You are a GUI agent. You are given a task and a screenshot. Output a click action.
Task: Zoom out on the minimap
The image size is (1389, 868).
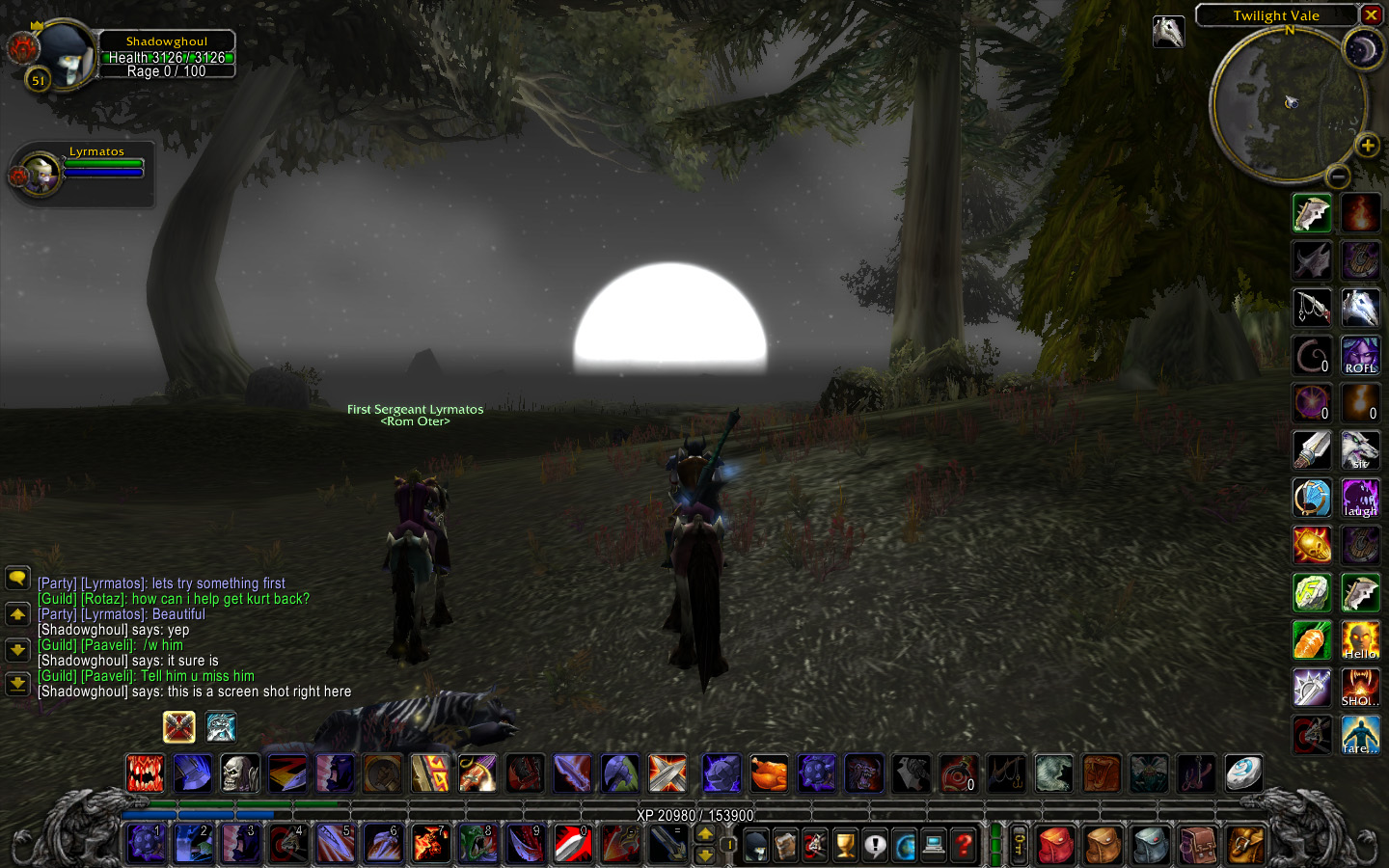tap(1337, 176)
